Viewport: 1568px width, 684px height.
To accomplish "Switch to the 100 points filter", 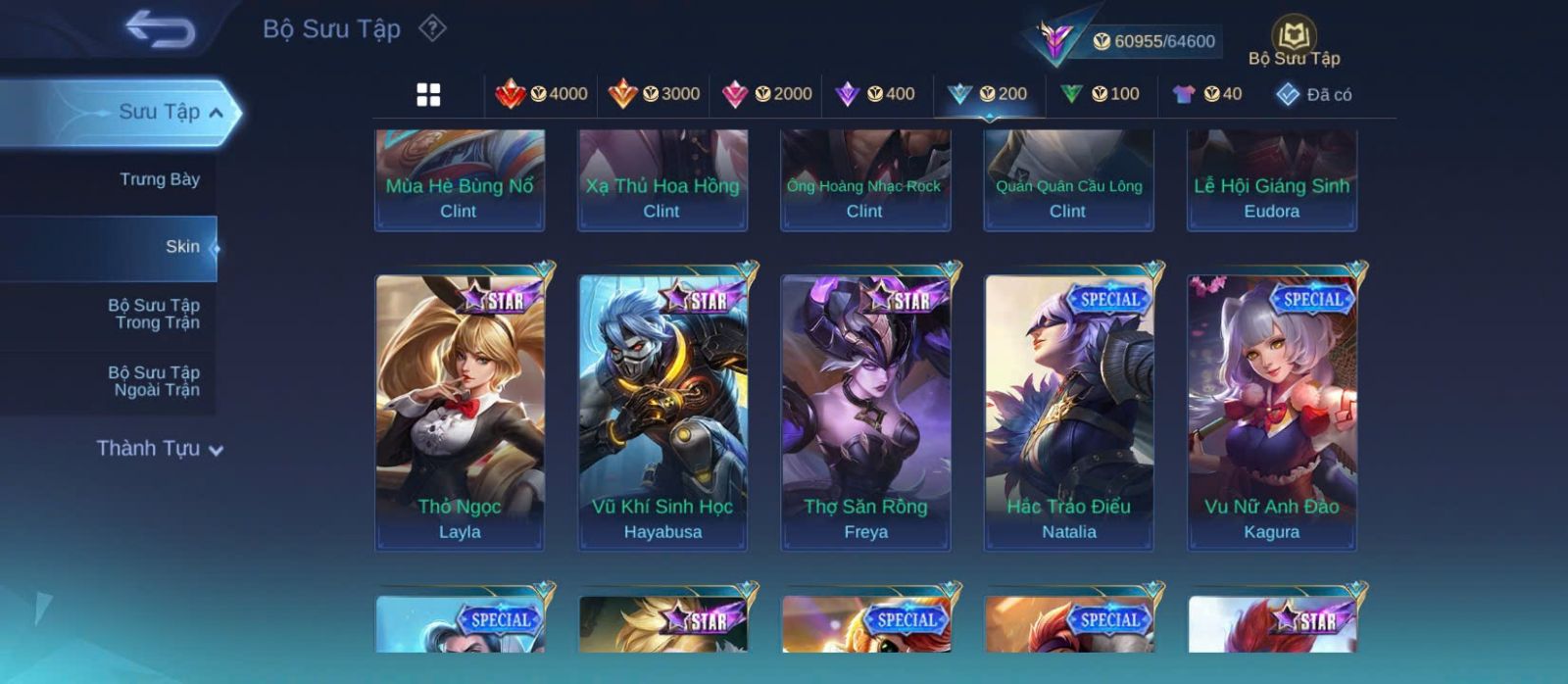I will click(x=1101, y=94).
